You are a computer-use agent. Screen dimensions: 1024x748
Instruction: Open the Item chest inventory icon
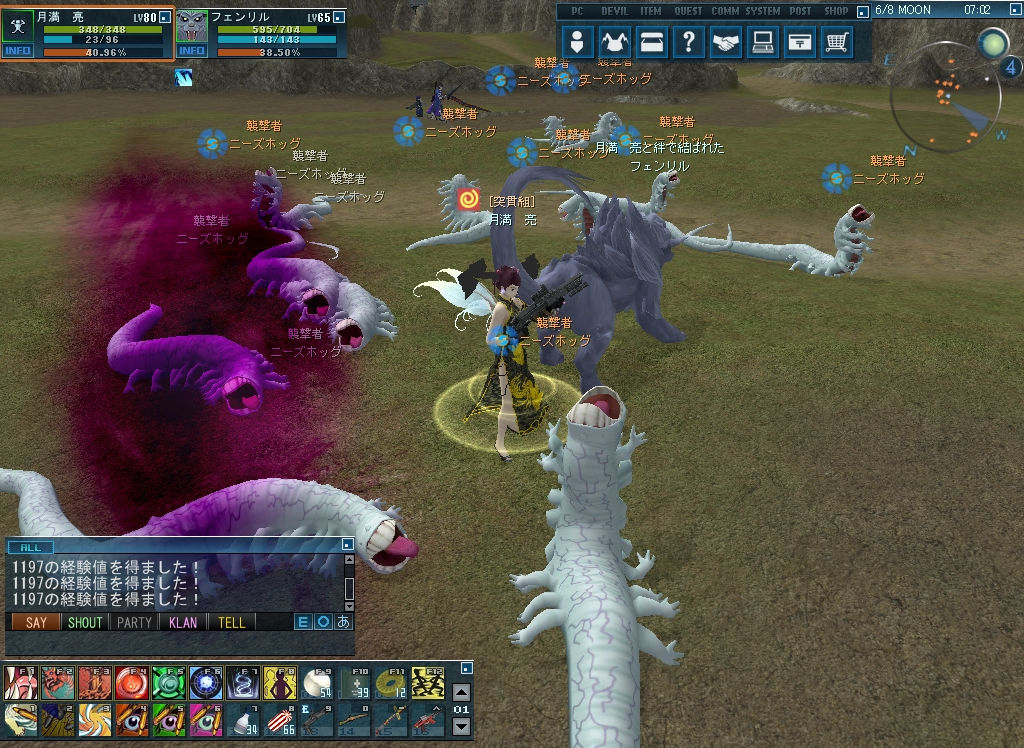point(652,42)
